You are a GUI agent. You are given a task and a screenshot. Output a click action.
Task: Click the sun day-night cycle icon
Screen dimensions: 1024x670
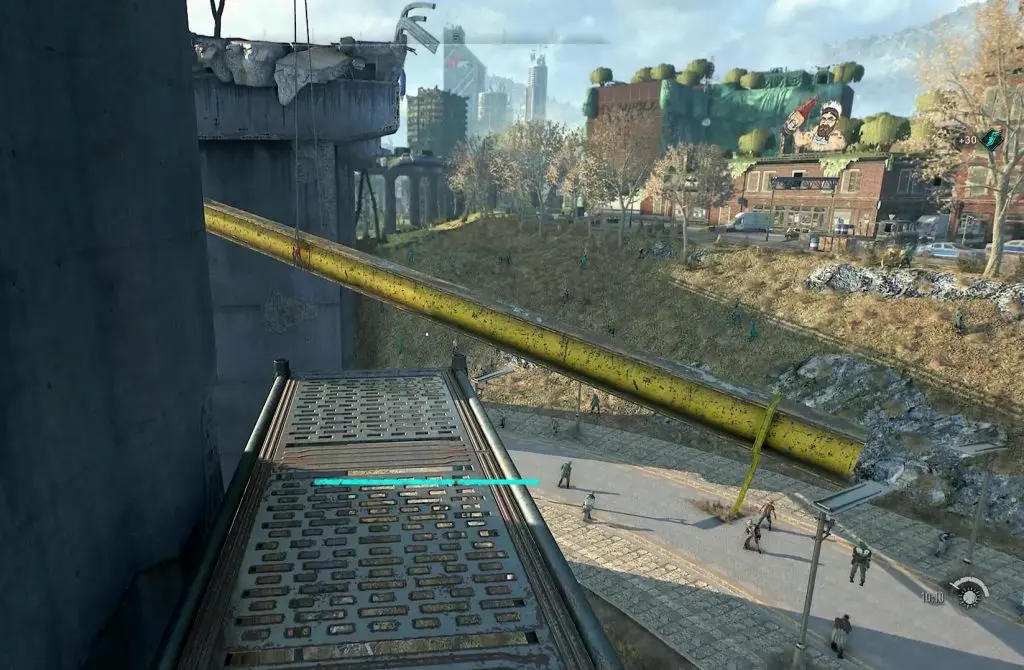[968, 594]
